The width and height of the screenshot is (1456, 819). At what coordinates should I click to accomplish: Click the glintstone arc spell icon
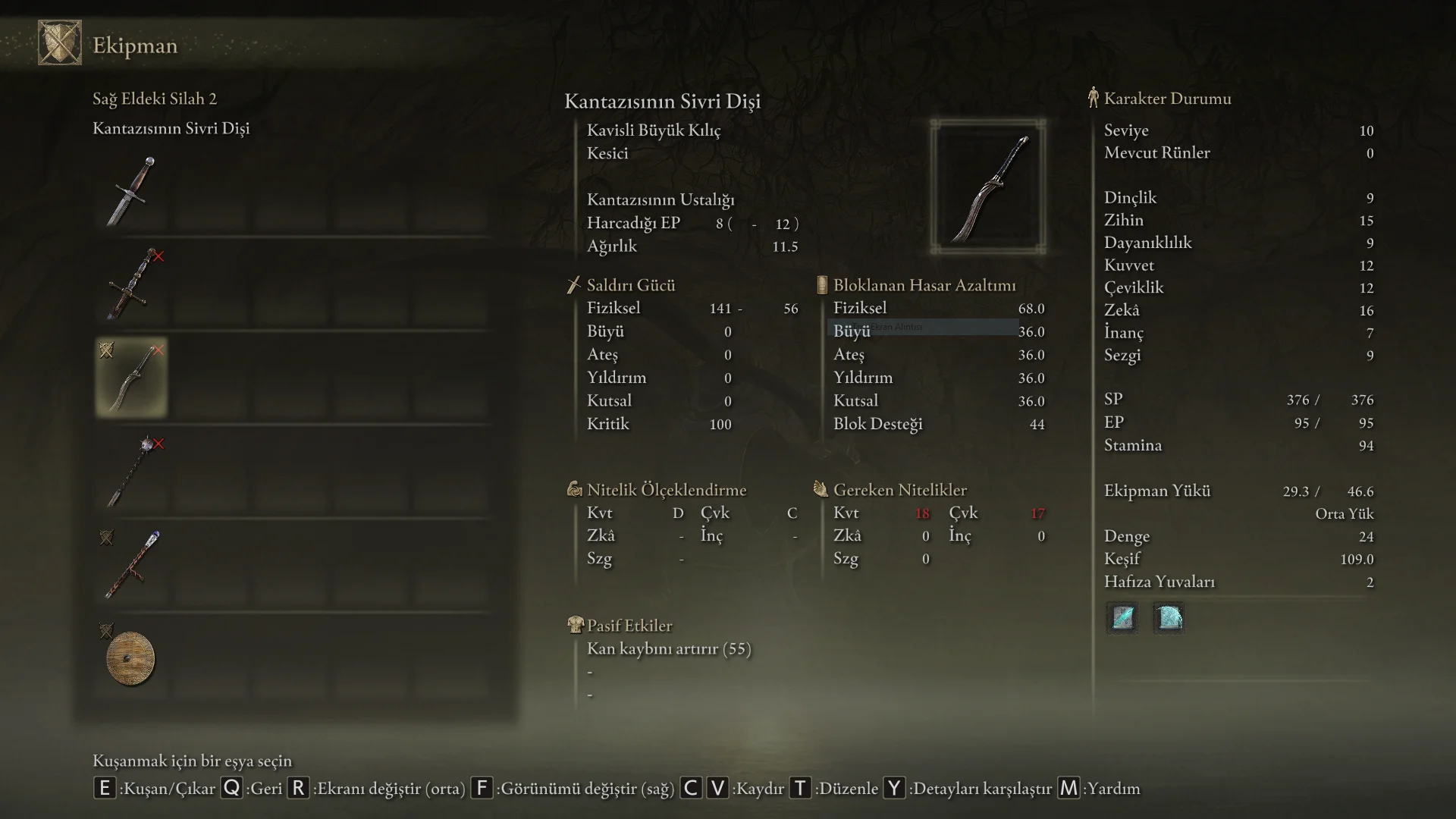(x=1169, y=618)
